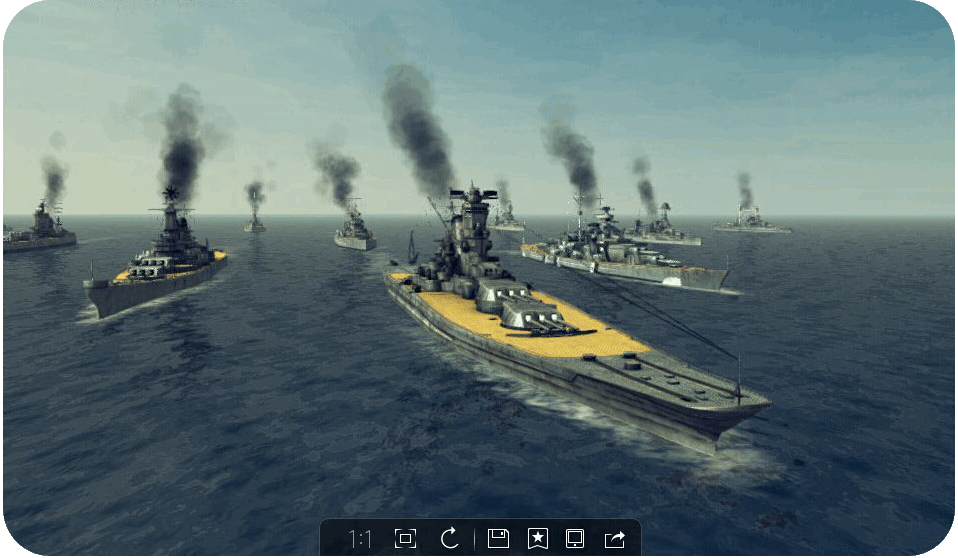Bookmark the image with the star icon
This screenshot has height=558, width=958.
[537, 539]
